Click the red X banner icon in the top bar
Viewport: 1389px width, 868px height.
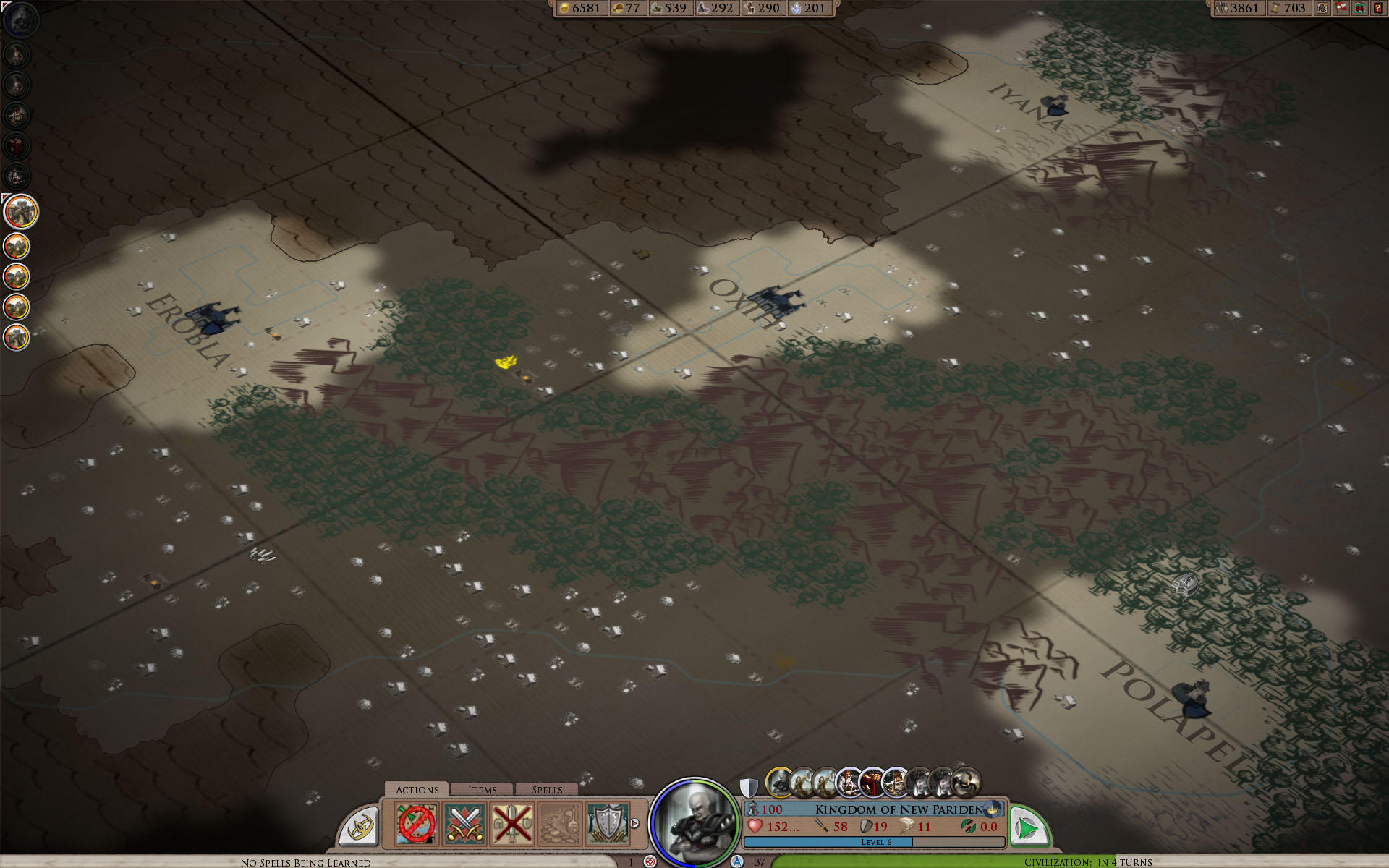[x=1360, y=8]
